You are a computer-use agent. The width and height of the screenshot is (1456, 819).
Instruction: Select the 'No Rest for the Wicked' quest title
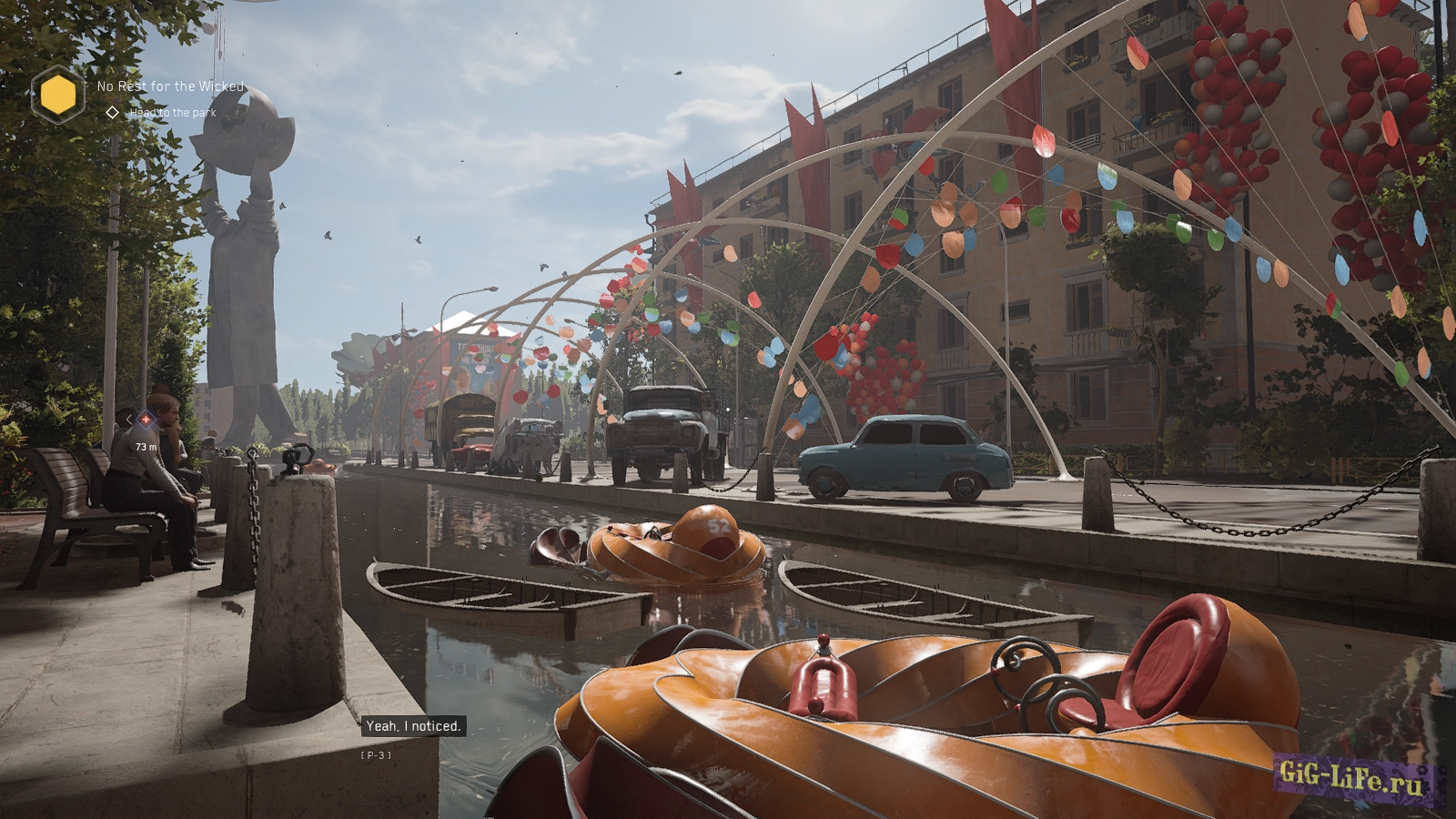pos(170,86)
